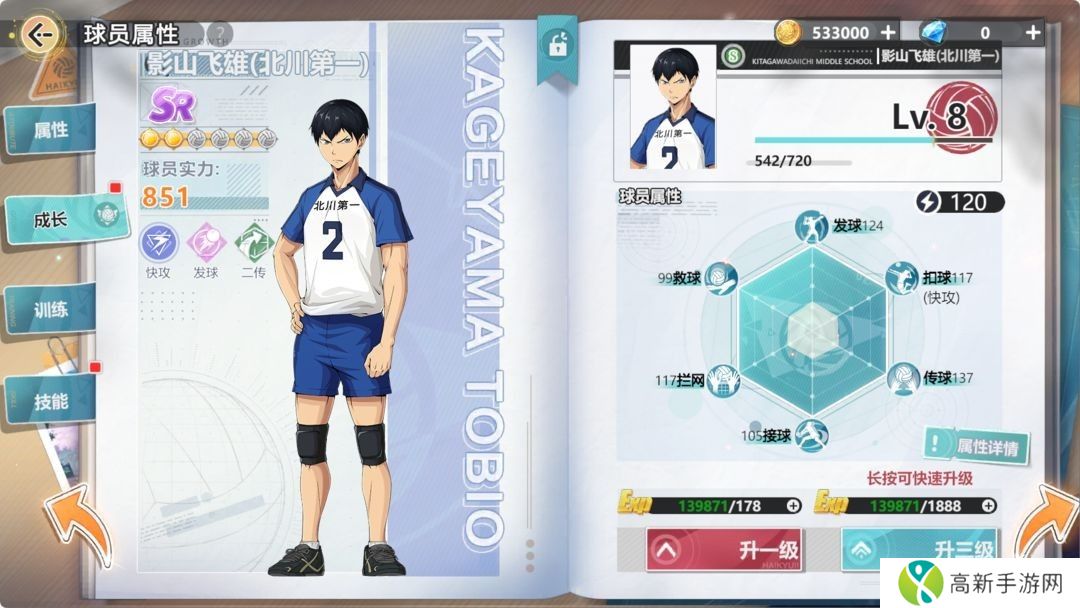
Task: Open the 技能 tab
Action: [52, 401]
